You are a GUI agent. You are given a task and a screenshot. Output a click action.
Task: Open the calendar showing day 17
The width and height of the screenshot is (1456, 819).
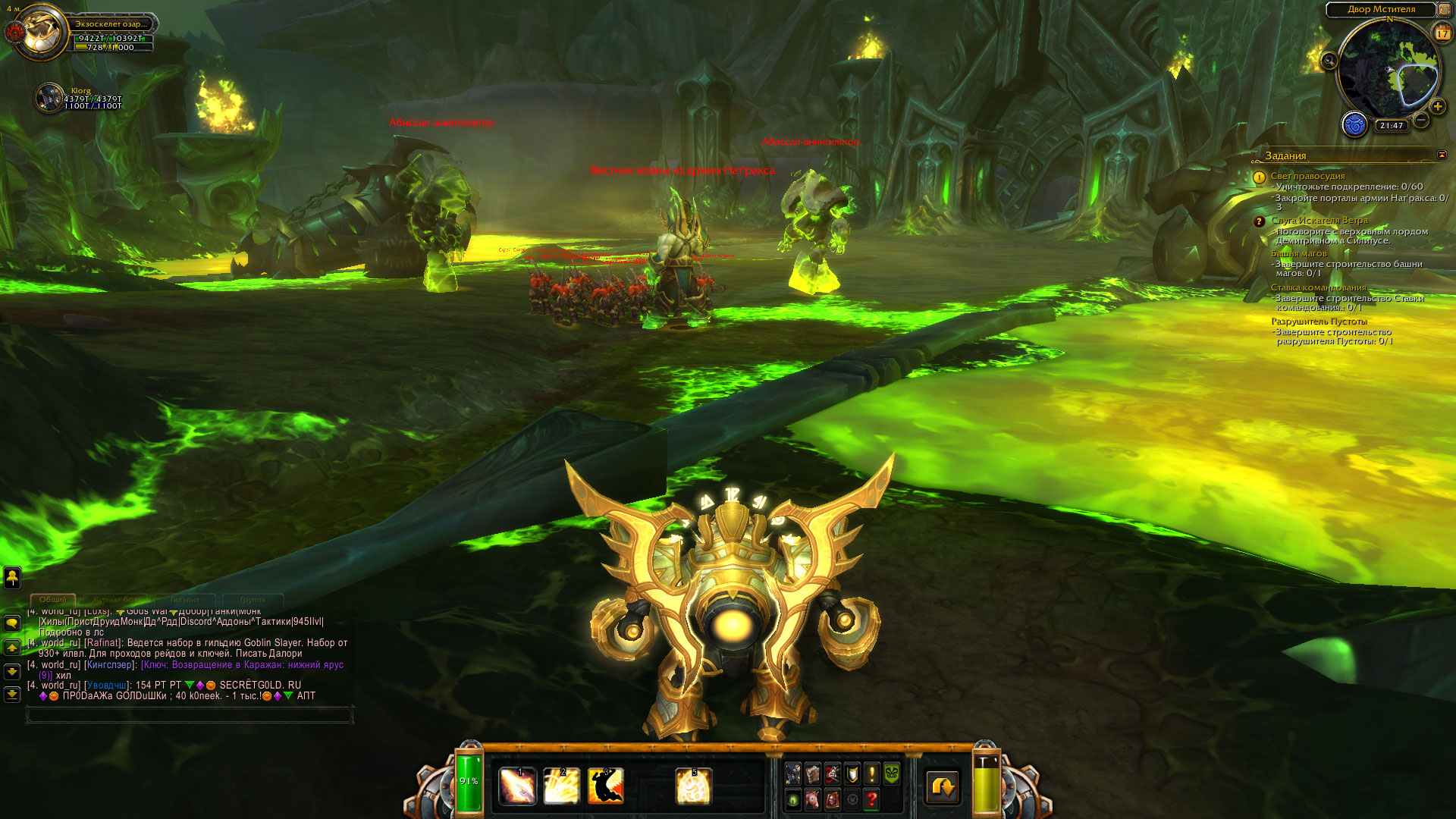coord(1442,33)
